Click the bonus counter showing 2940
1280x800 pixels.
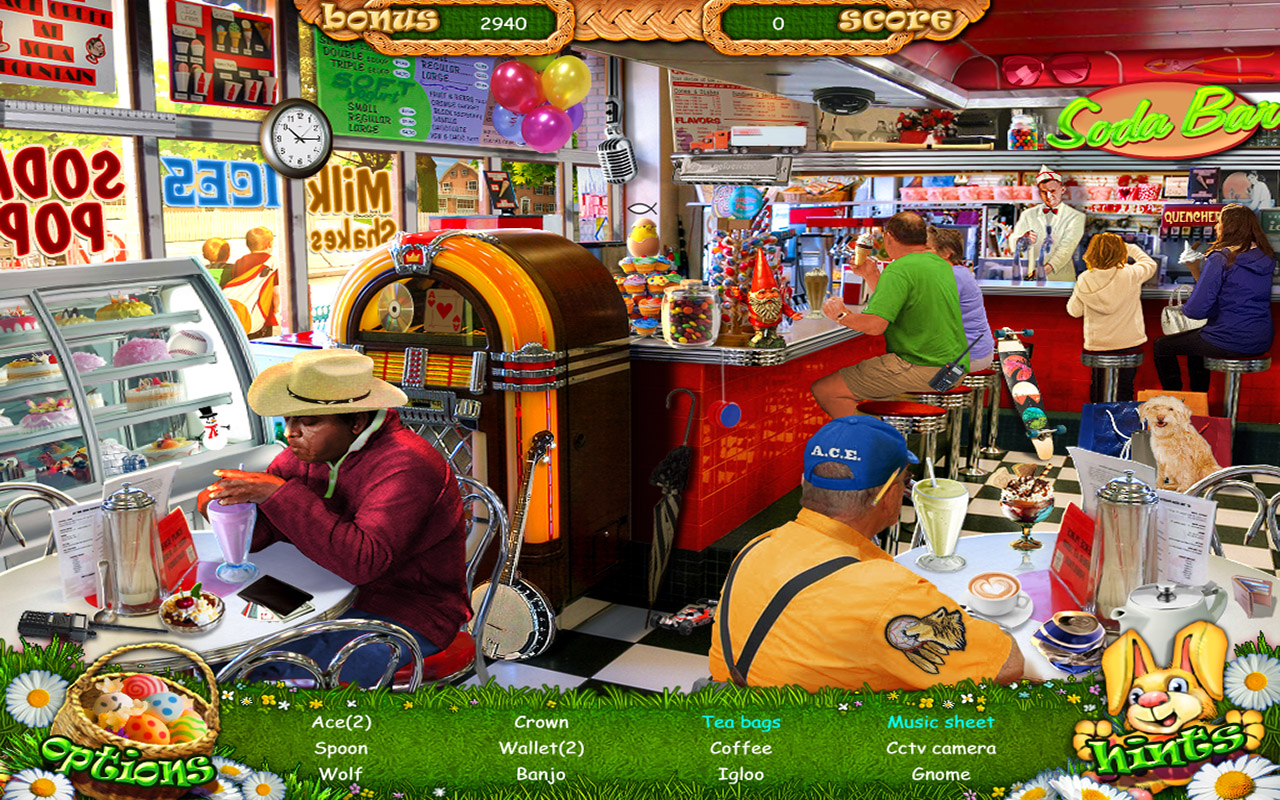coord(503,24)
